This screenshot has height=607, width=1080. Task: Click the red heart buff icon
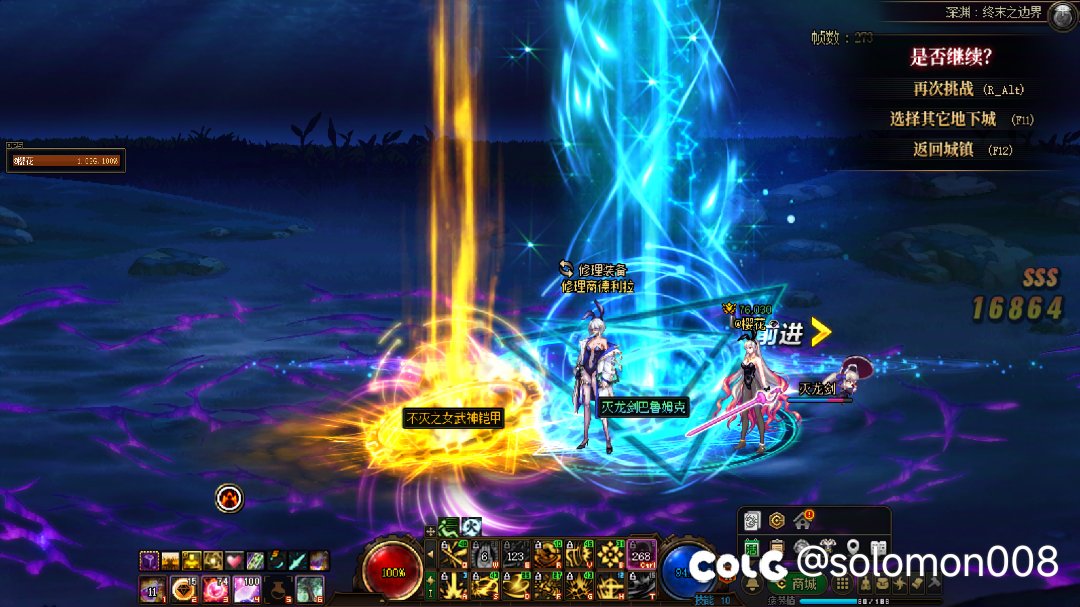[234, 561]
